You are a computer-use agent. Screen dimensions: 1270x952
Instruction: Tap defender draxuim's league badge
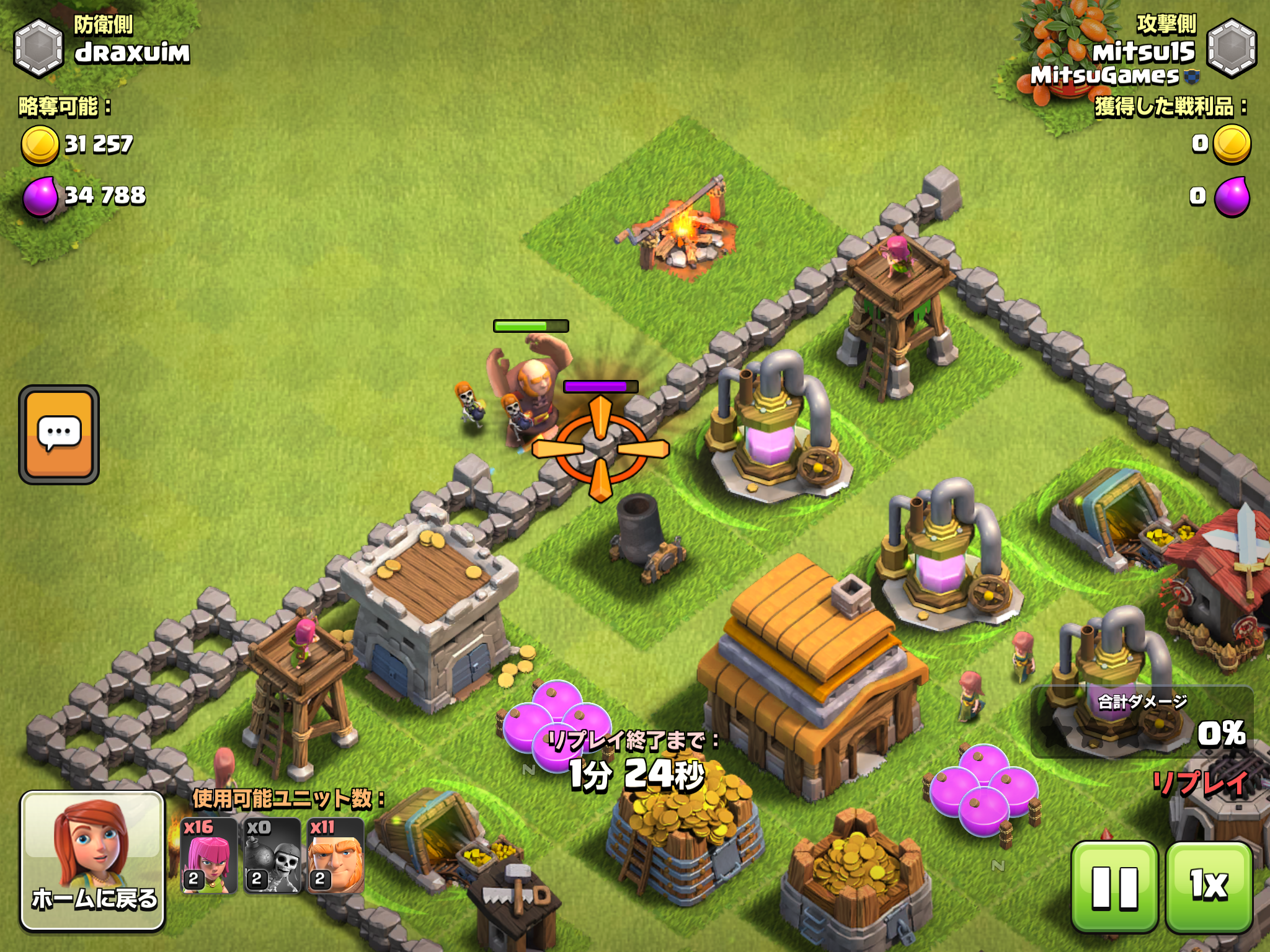tap(38, 48)
